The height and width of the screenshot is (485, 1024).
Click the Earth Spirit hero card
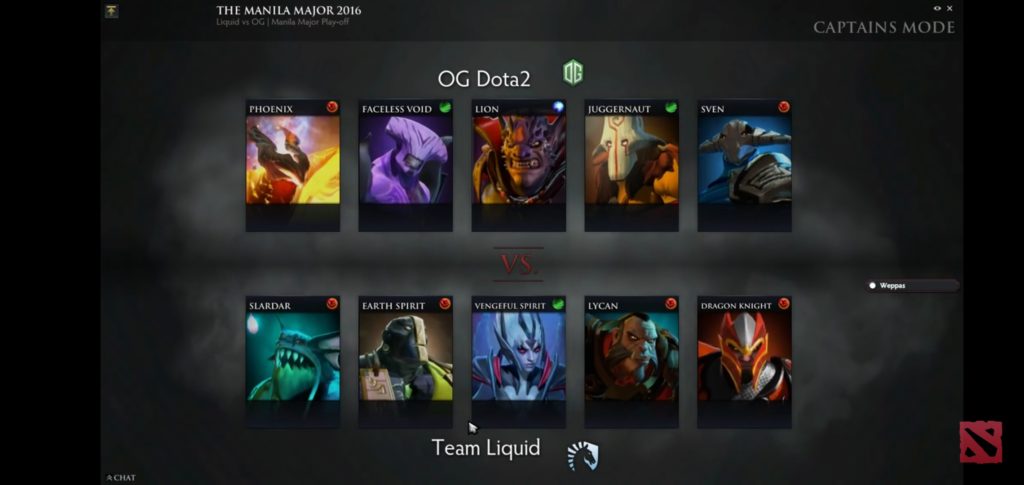(x=406, y=356)
